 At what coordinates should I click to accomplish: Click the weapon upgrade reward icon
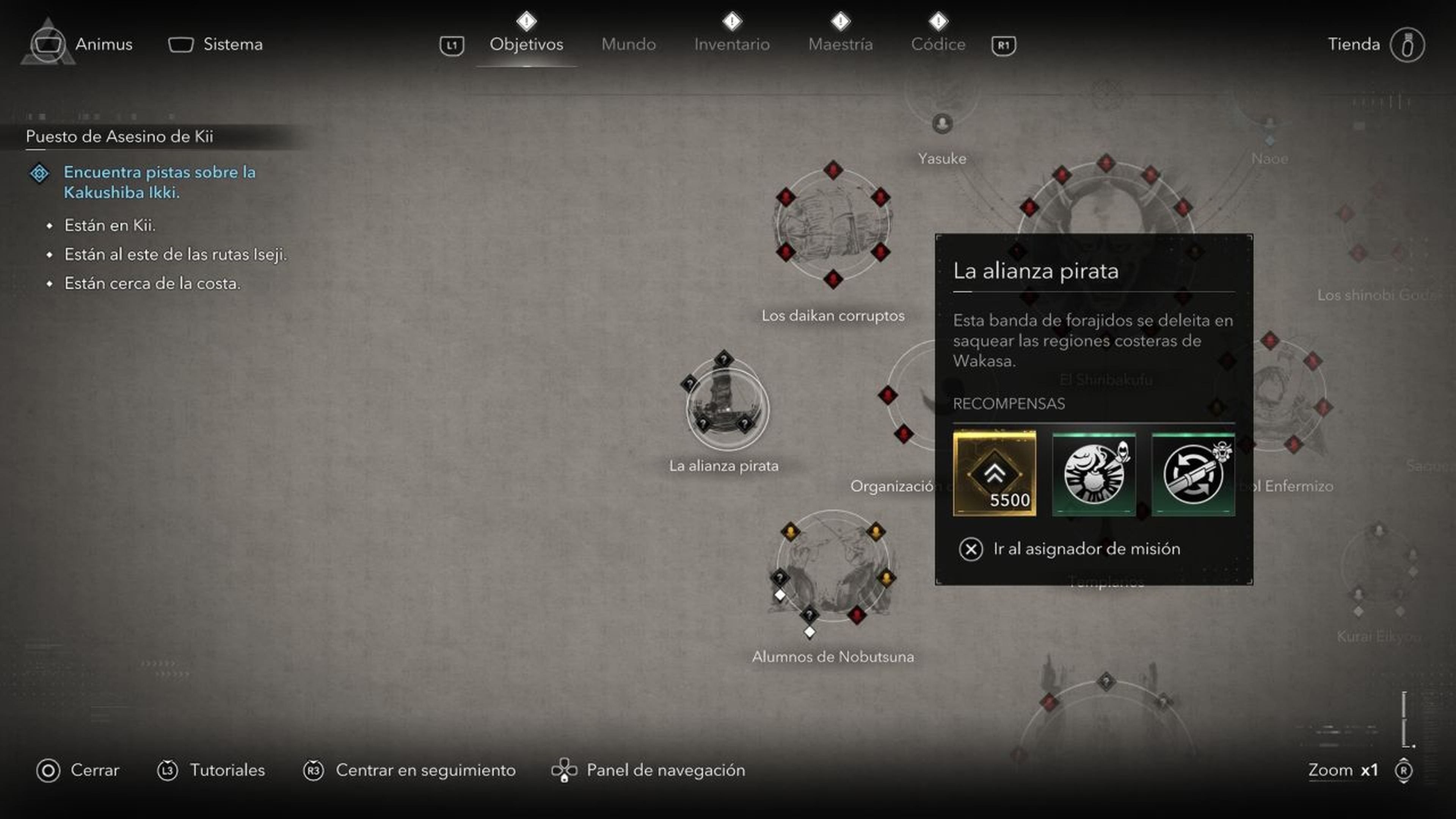(1192, 474)
